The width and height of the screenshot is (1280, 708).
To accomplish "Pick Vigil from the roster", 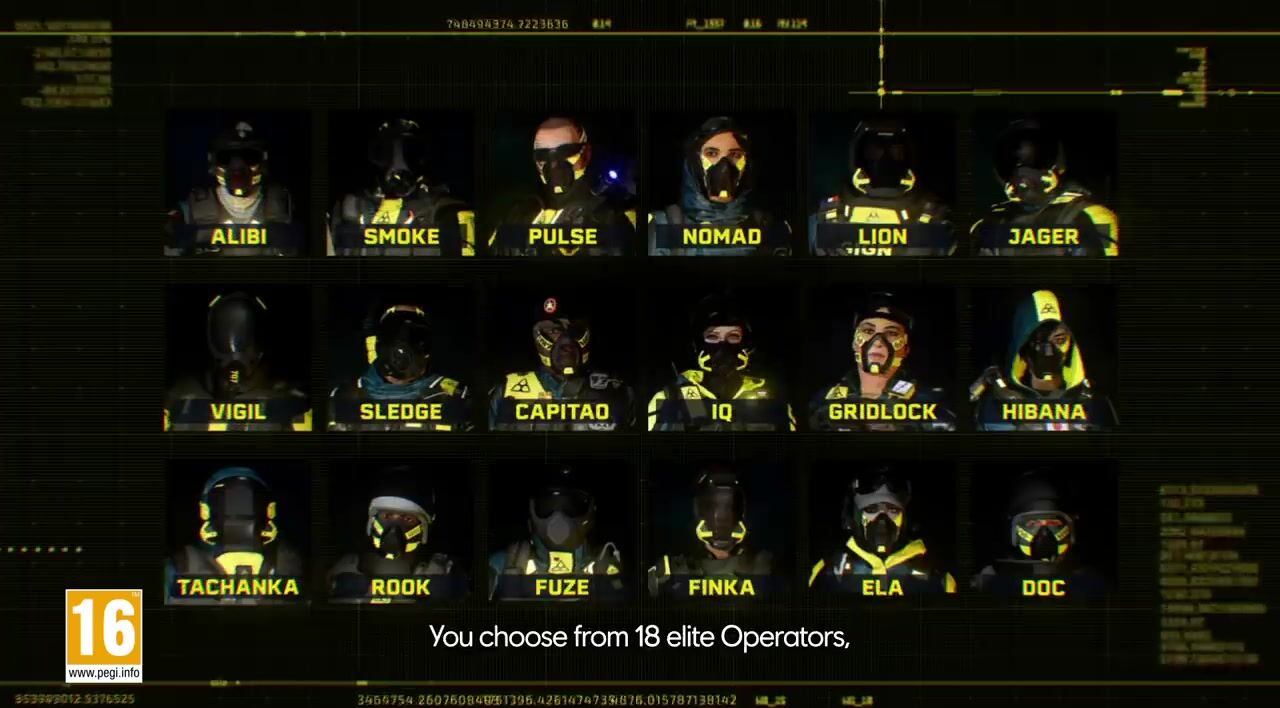I will 238,360.
